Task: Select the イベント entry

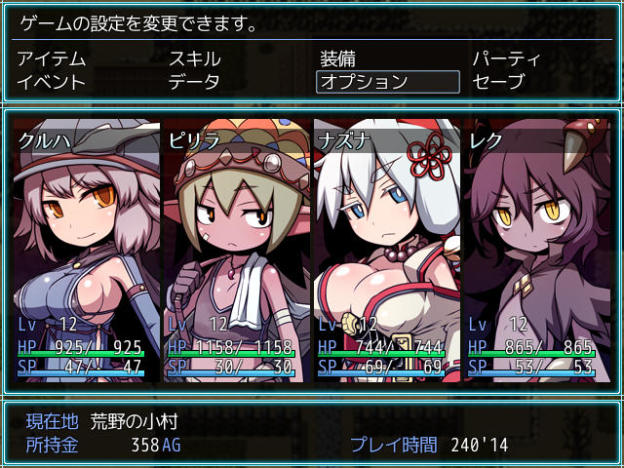Action: (x=51, y=82)
